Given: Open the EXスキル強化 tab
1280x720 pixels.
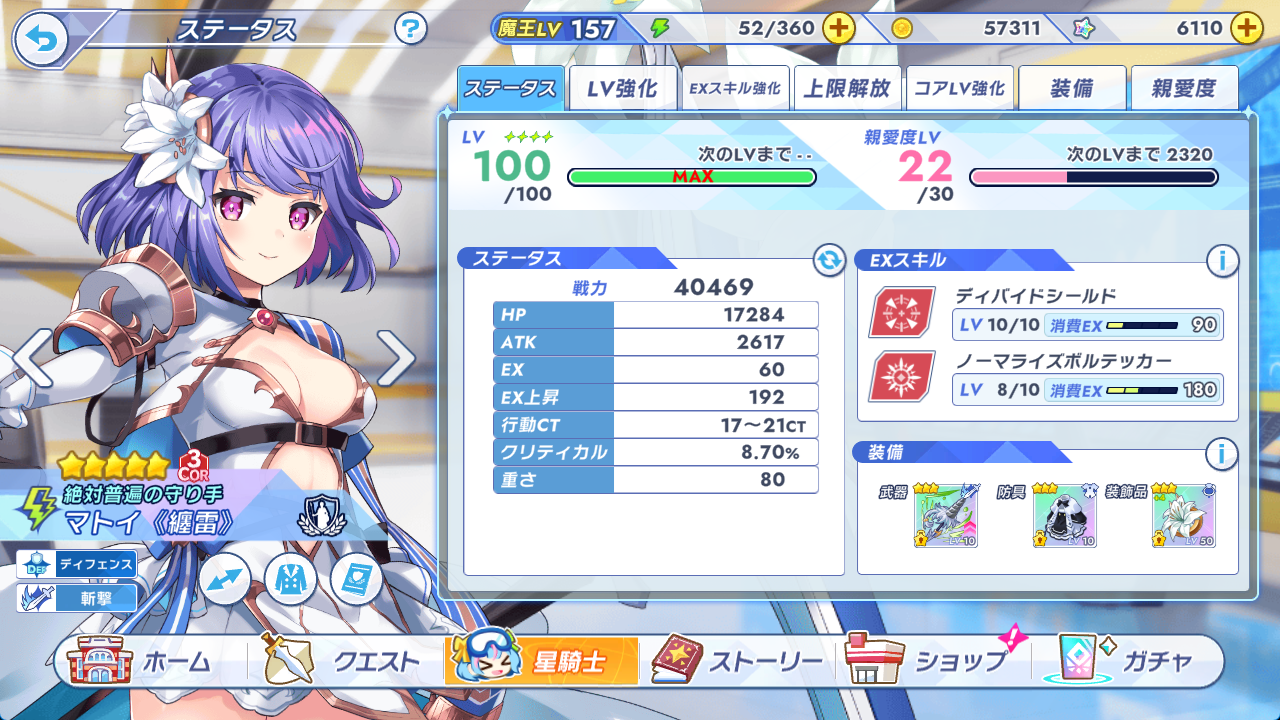Looking at the screenshot, I should 734,88.
